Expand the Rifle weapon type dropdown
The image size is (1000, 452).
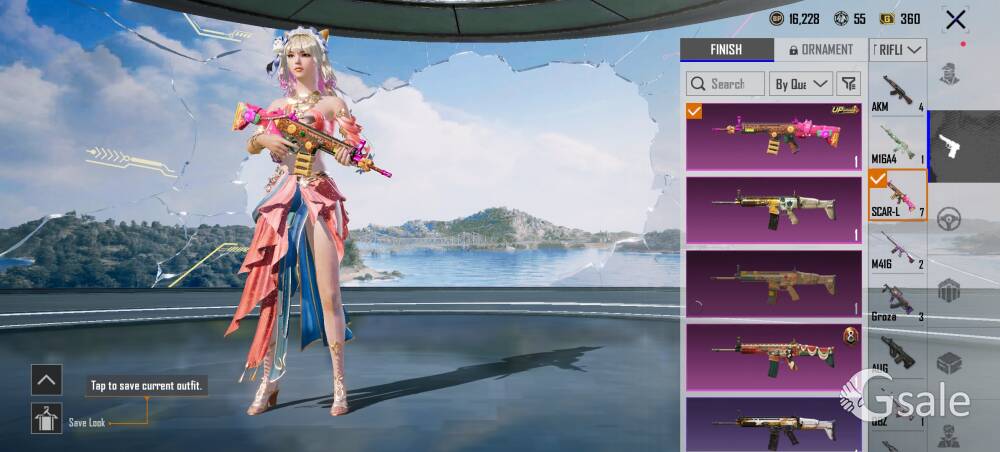tap(899, 50)
